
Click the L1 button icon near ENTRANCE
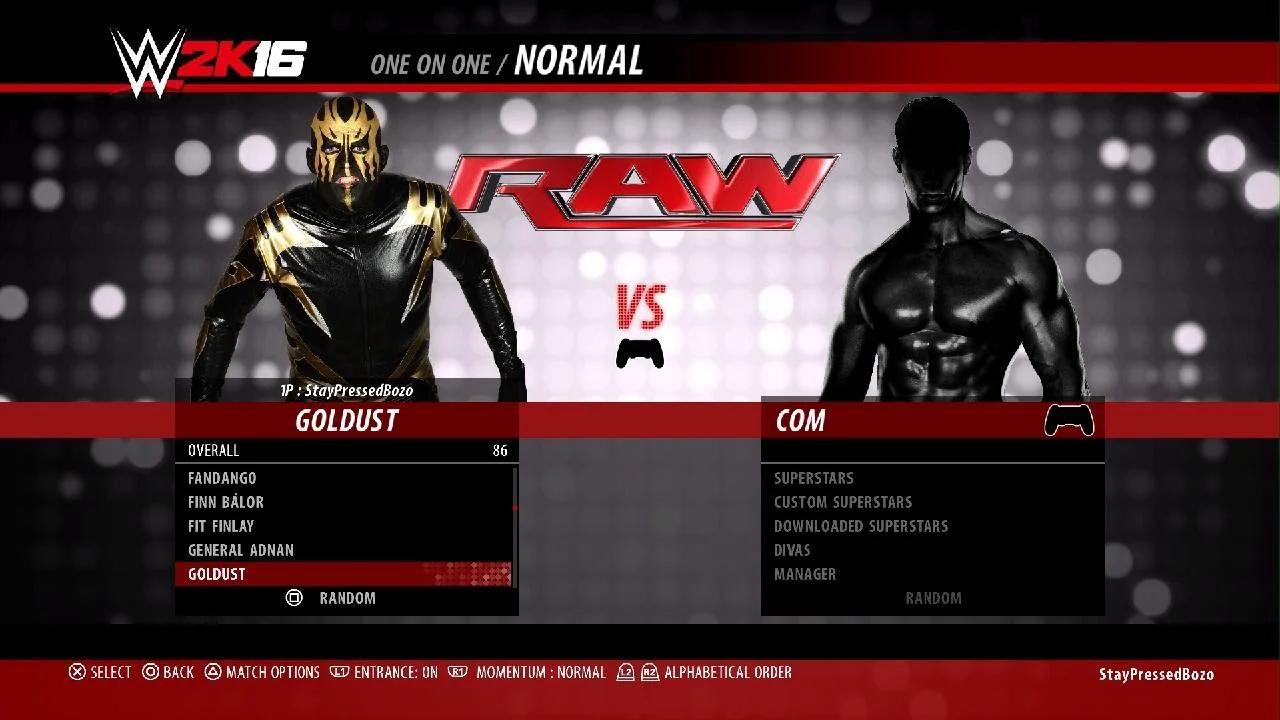click(x=342, y=672)
